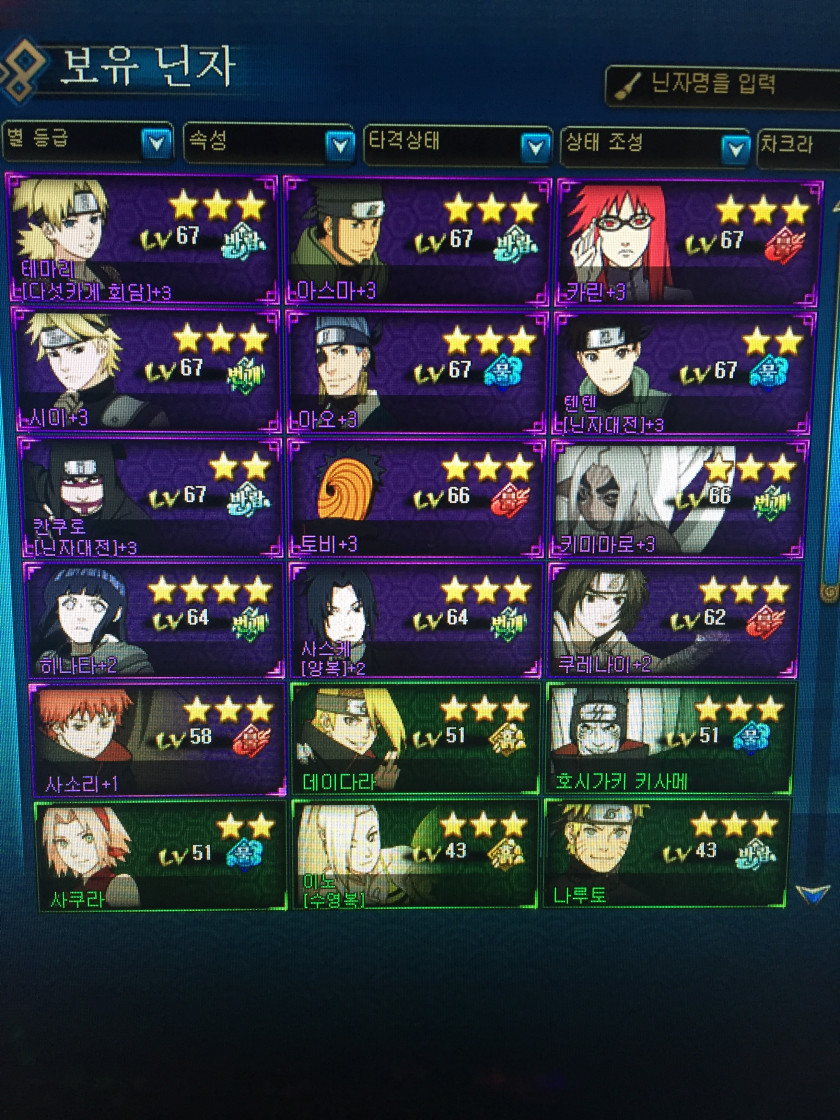Select the 호시가키 키사메 card
The height and width of the screenshot is (1120, 840).
click(x=670, y=738)
